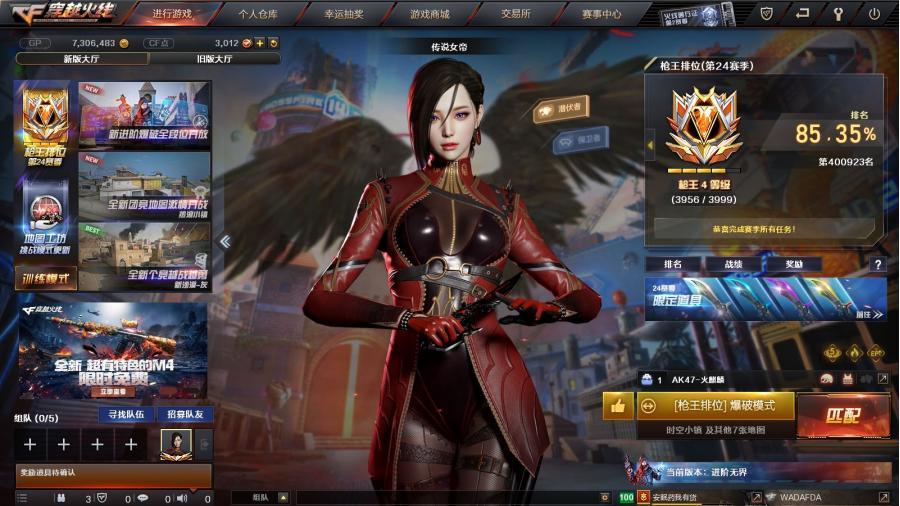Open the 游戏商城 game shop
900x506 pixels.
click(x=429, y=14)
